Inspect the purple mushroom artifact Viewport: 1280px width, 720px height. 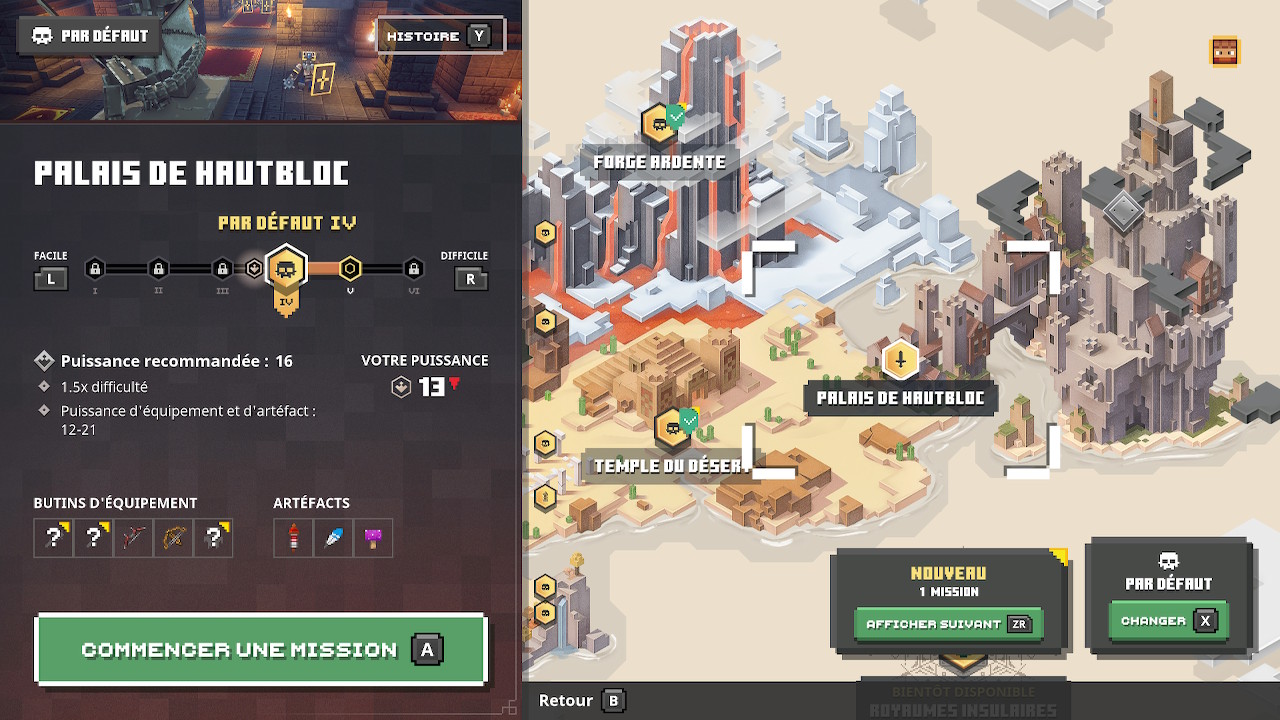pos(373,538)
